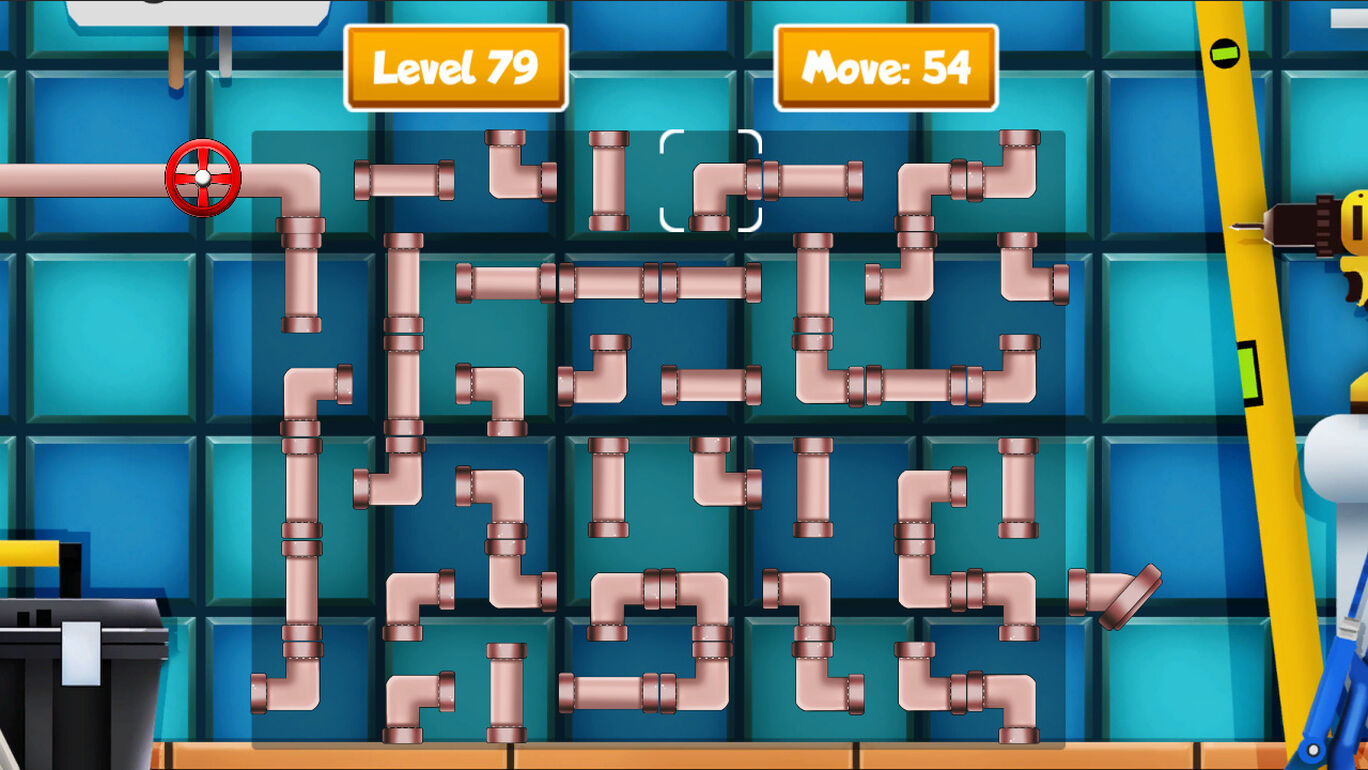Click the Move: 54 counter banner
This screenshot has height=770, width=1368.
click(x=886, y=66)
